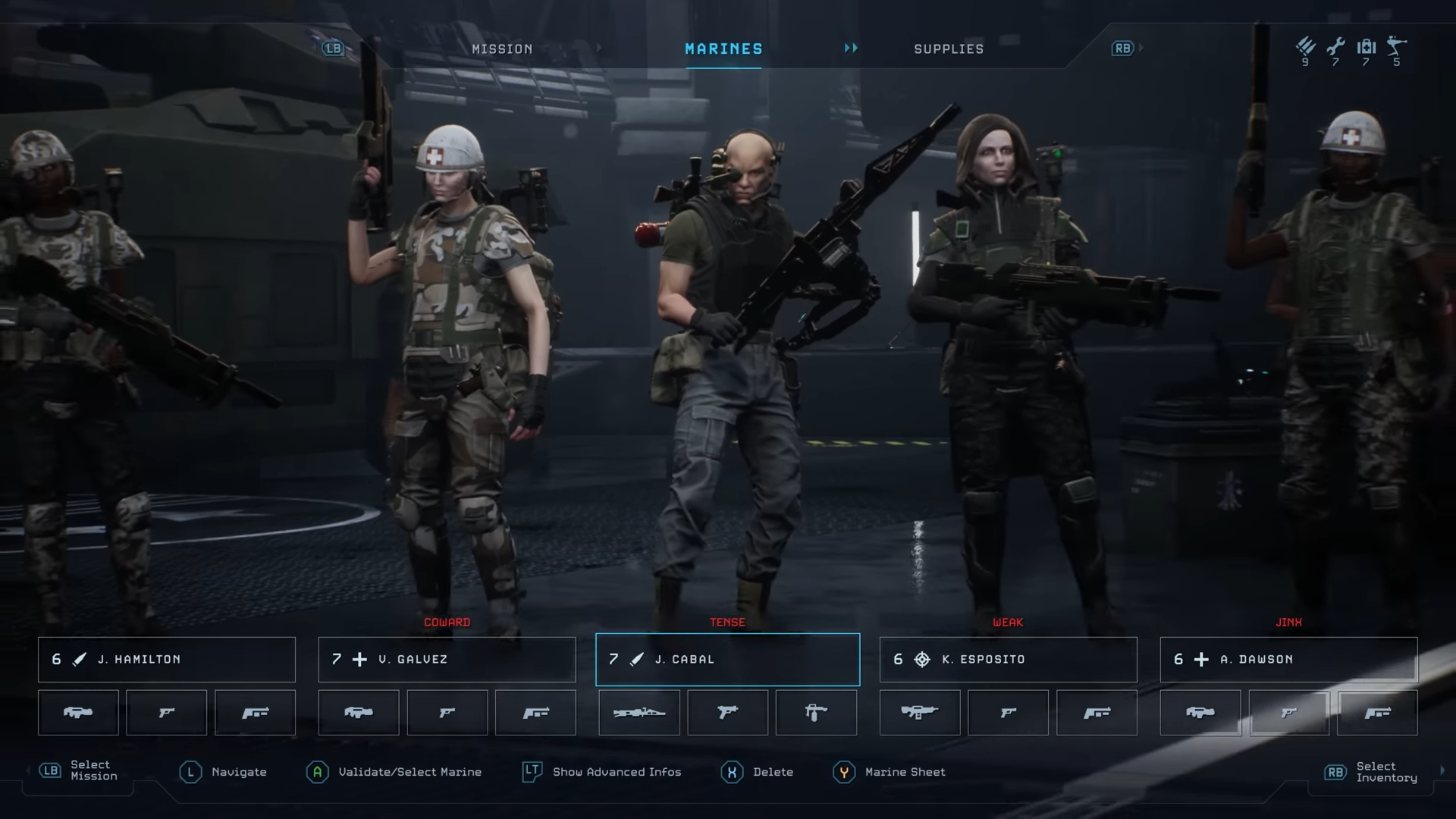Select marine J. Hamilton's name card
The image size is (1456, 819).
pos(167,660)
